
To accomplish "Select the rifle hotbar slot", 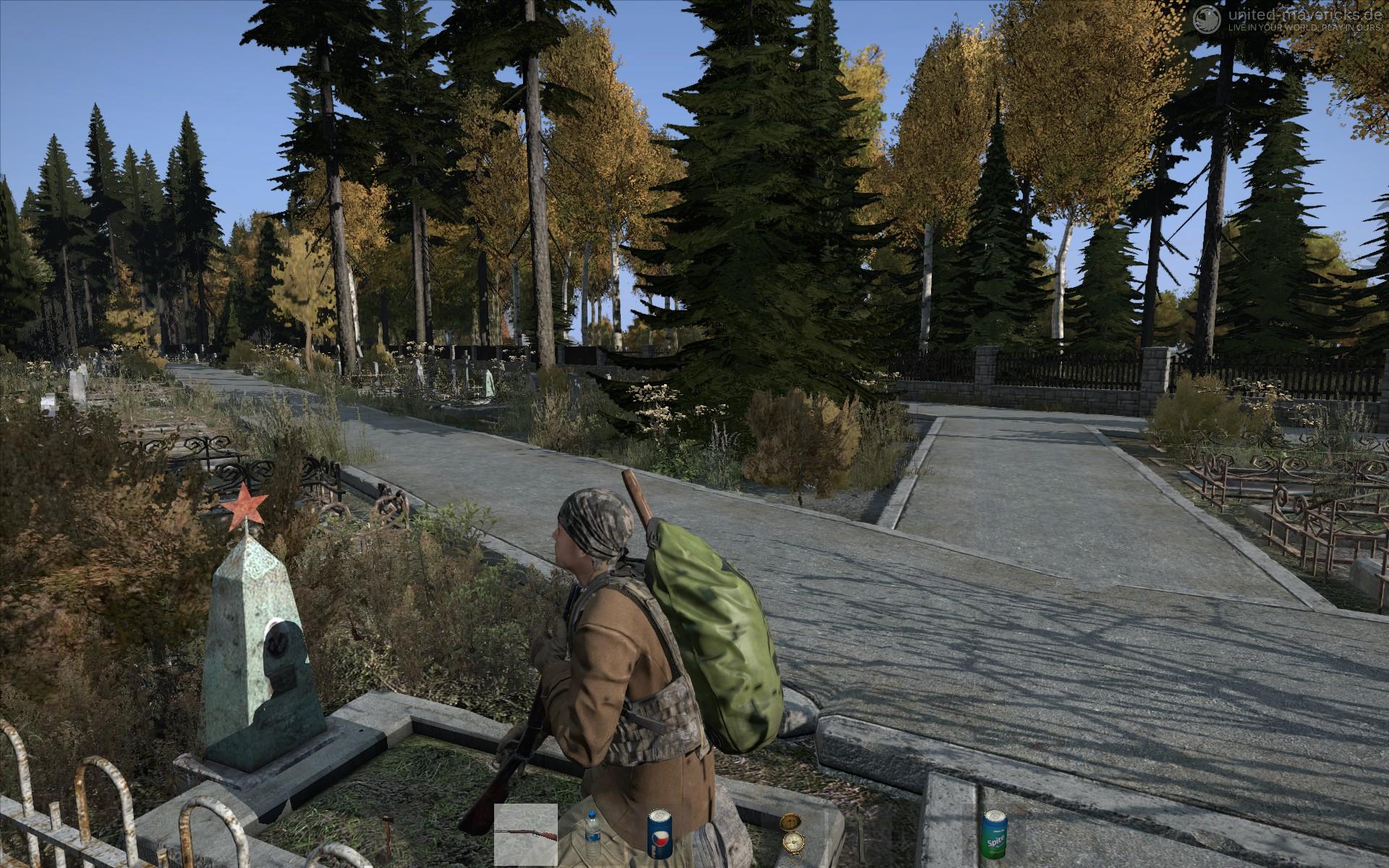I will (526, 835).
